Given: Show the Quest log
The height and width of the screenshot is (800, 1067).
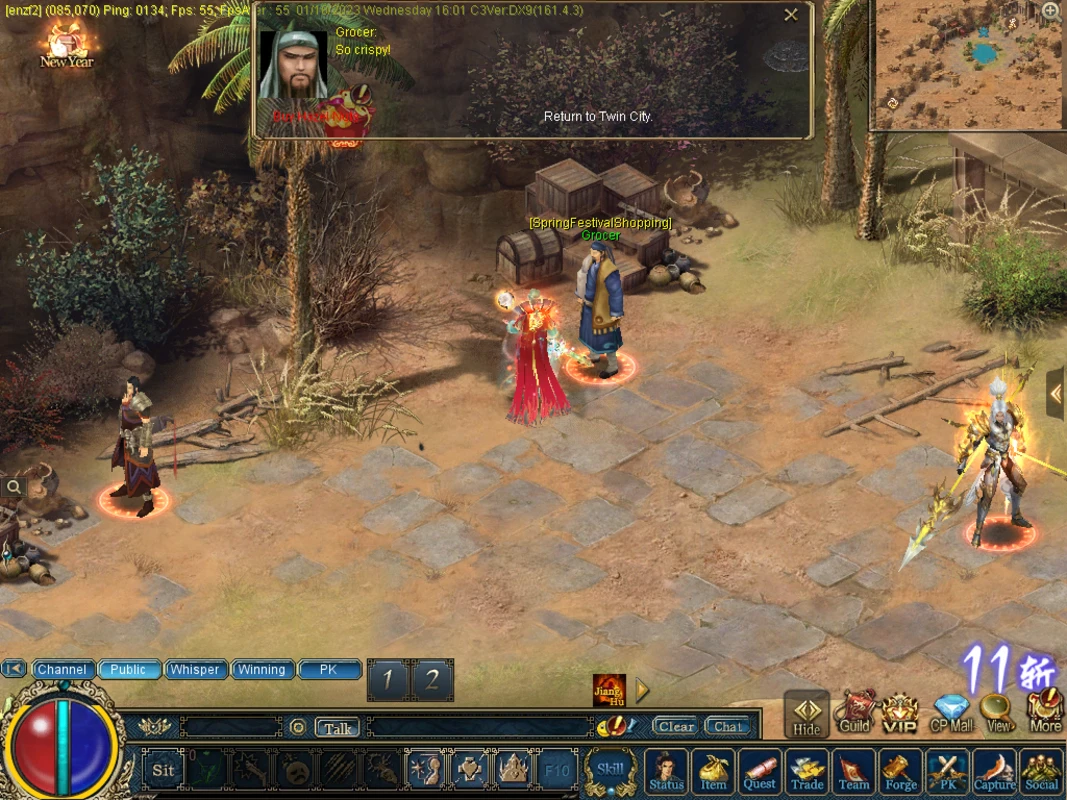Looking at the screenshot, I should (x=759, y=771).
